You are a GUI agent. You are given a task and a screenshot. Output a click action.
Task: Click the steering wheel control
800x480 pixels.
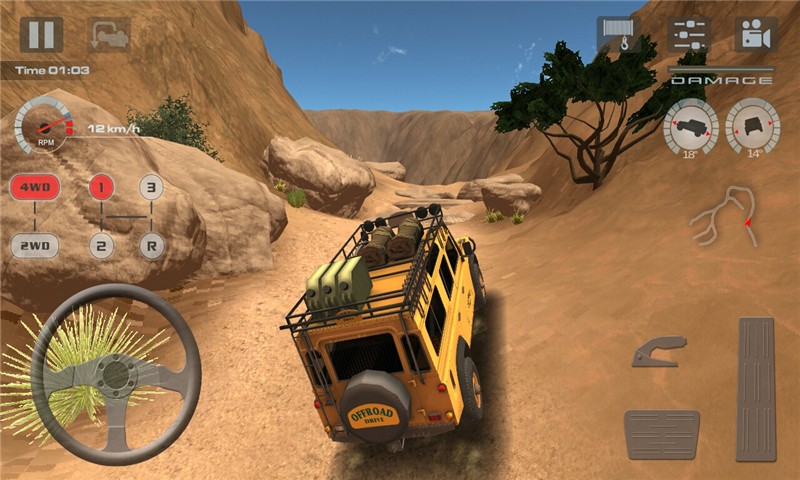point(116,374)
